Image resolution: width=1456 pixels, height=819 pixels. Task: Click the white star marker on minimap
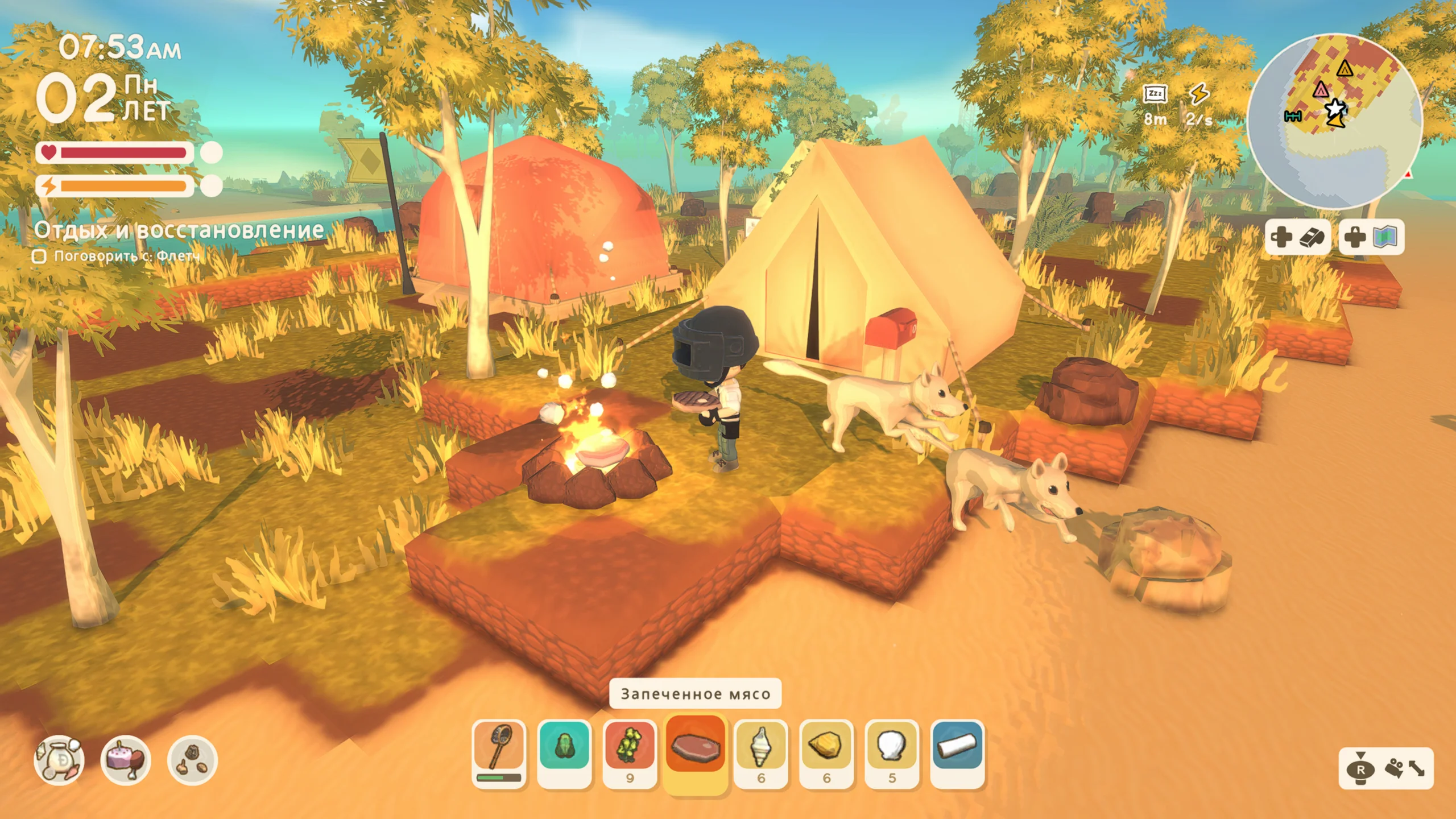pos(1335,108)
